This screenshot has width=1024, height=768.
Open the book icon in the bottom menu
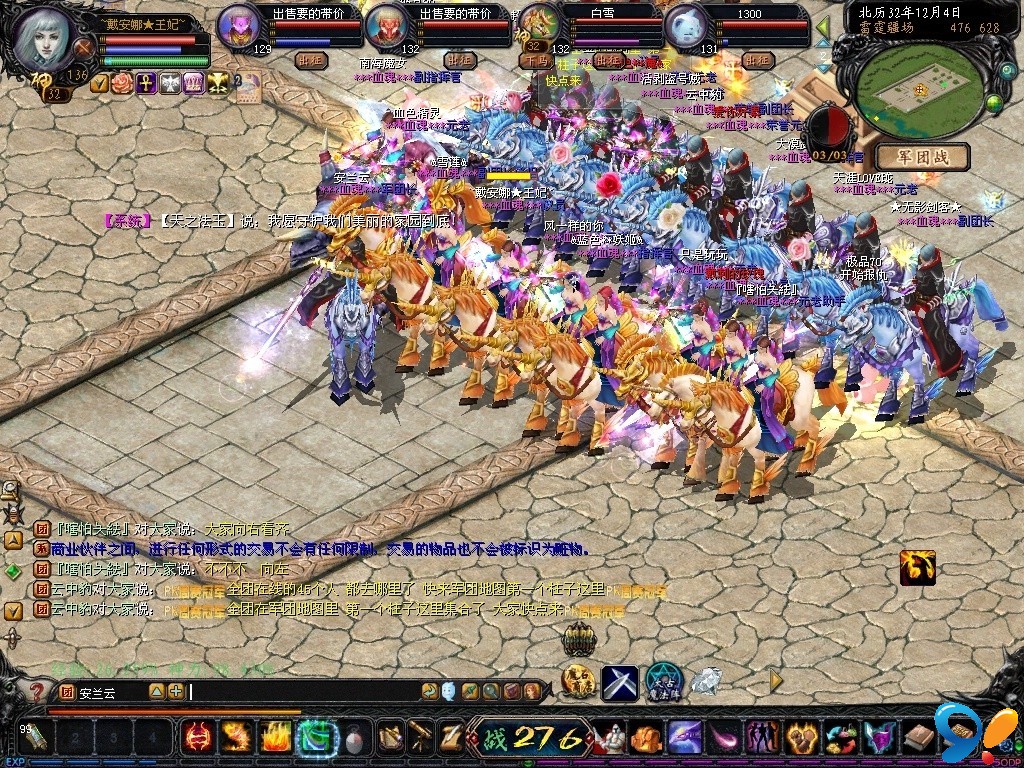click(919, 738)
